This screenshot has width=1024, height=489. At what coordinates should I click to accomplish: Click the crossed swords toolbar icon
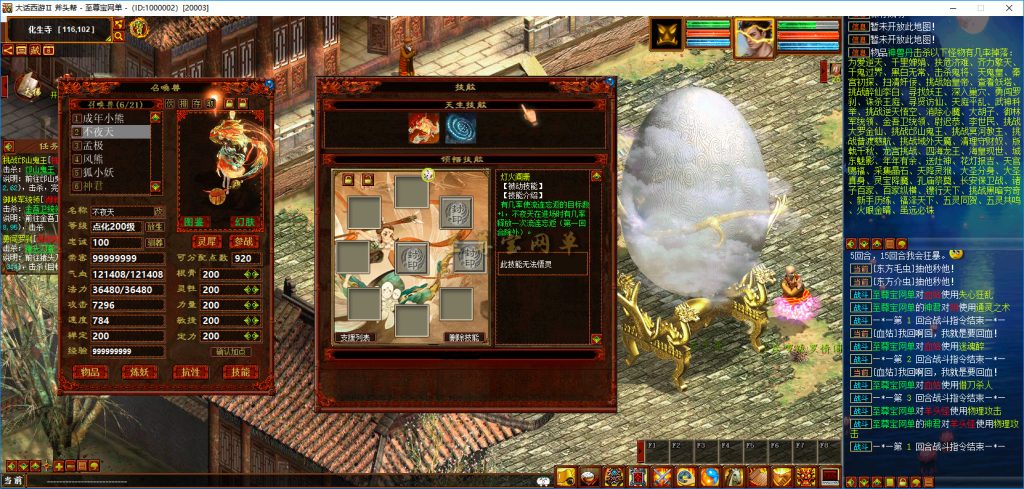pos(661,476)
